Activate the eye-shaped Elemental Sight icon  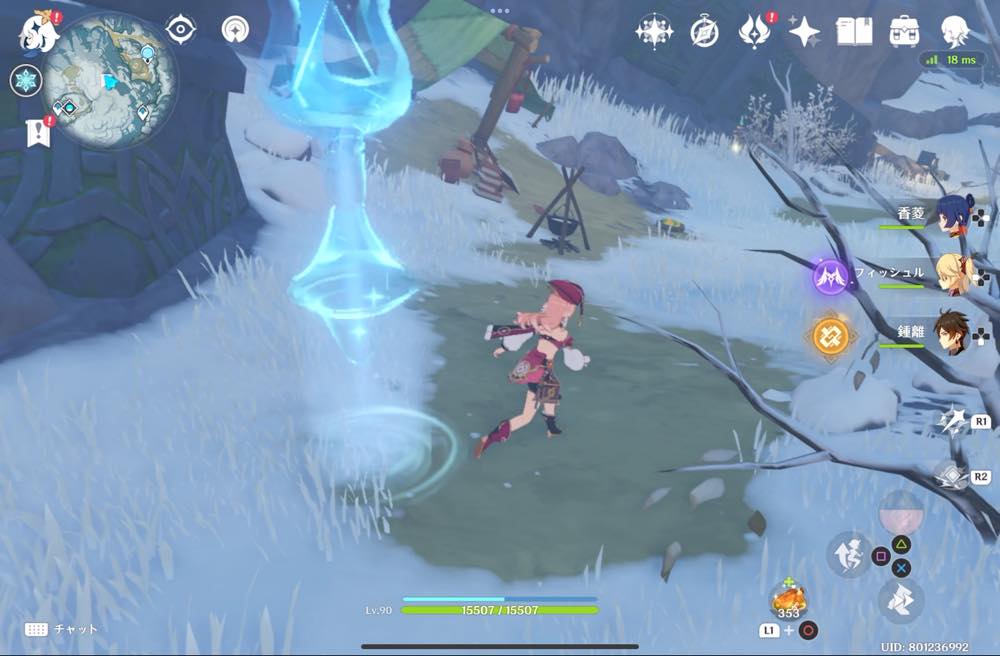pyautogui.click(x=180, y=29)
